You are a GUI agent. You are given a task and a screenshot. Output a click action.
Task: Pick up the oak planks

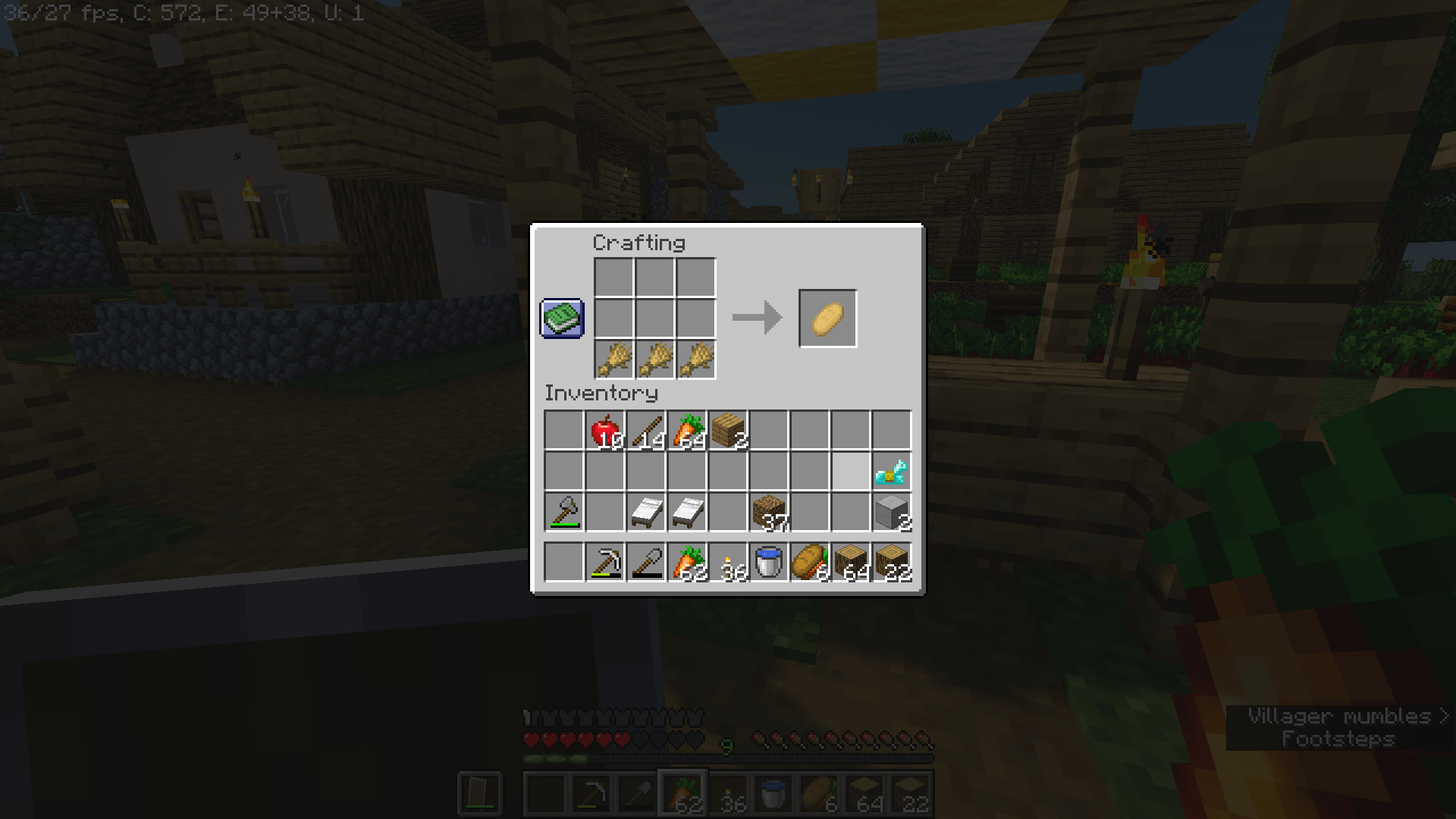click(x=727, y=428)
